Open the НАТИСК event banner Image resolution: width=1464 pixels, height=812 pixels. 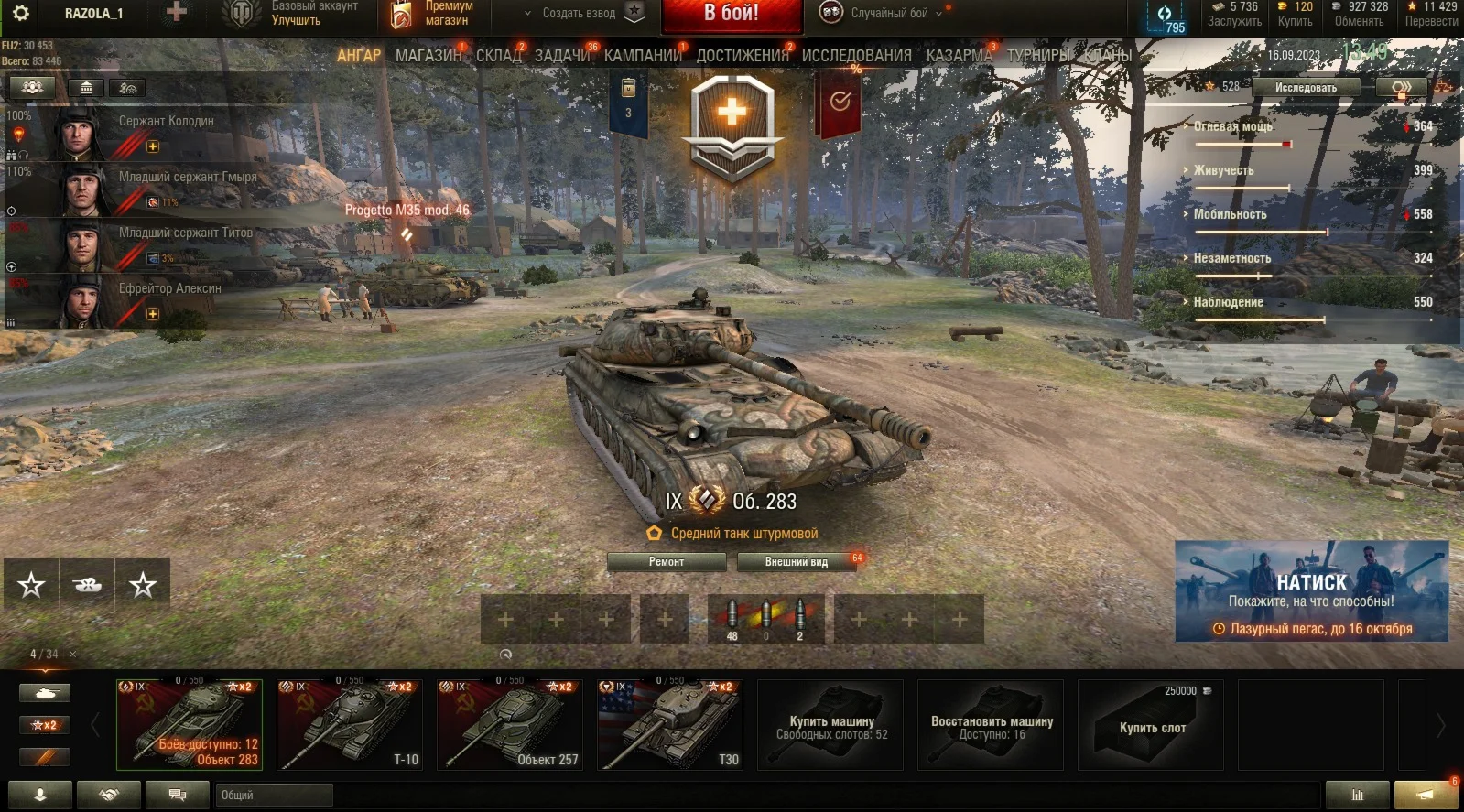point(1311,591)
